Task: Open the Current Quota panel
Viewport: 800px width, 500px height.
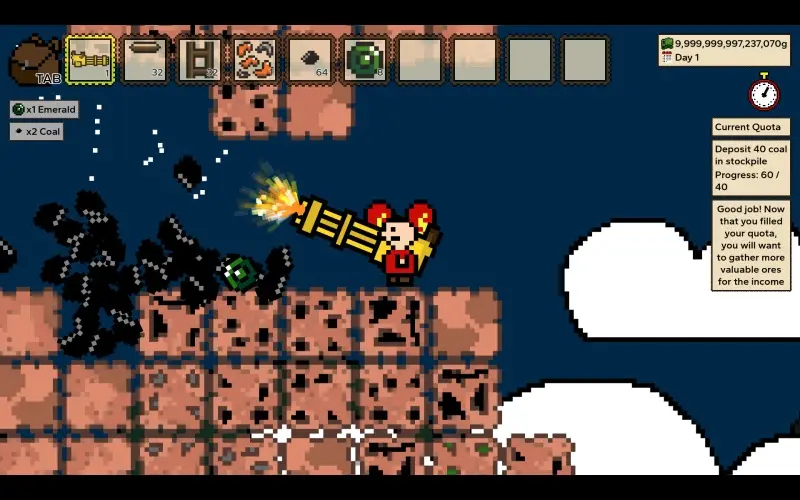Action: click(751, 127)
